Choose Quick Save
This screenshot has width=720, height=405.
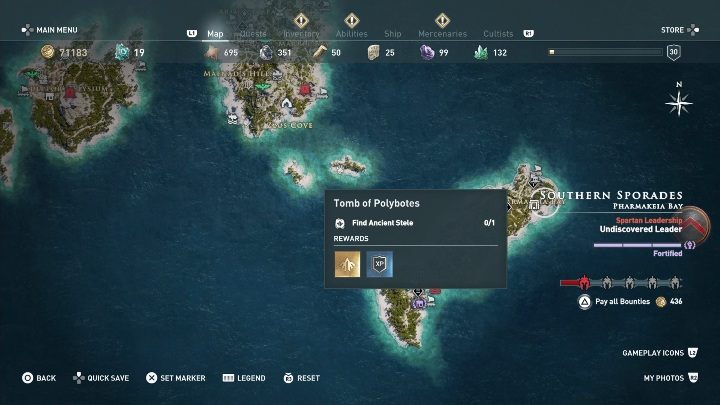point(100,378)
